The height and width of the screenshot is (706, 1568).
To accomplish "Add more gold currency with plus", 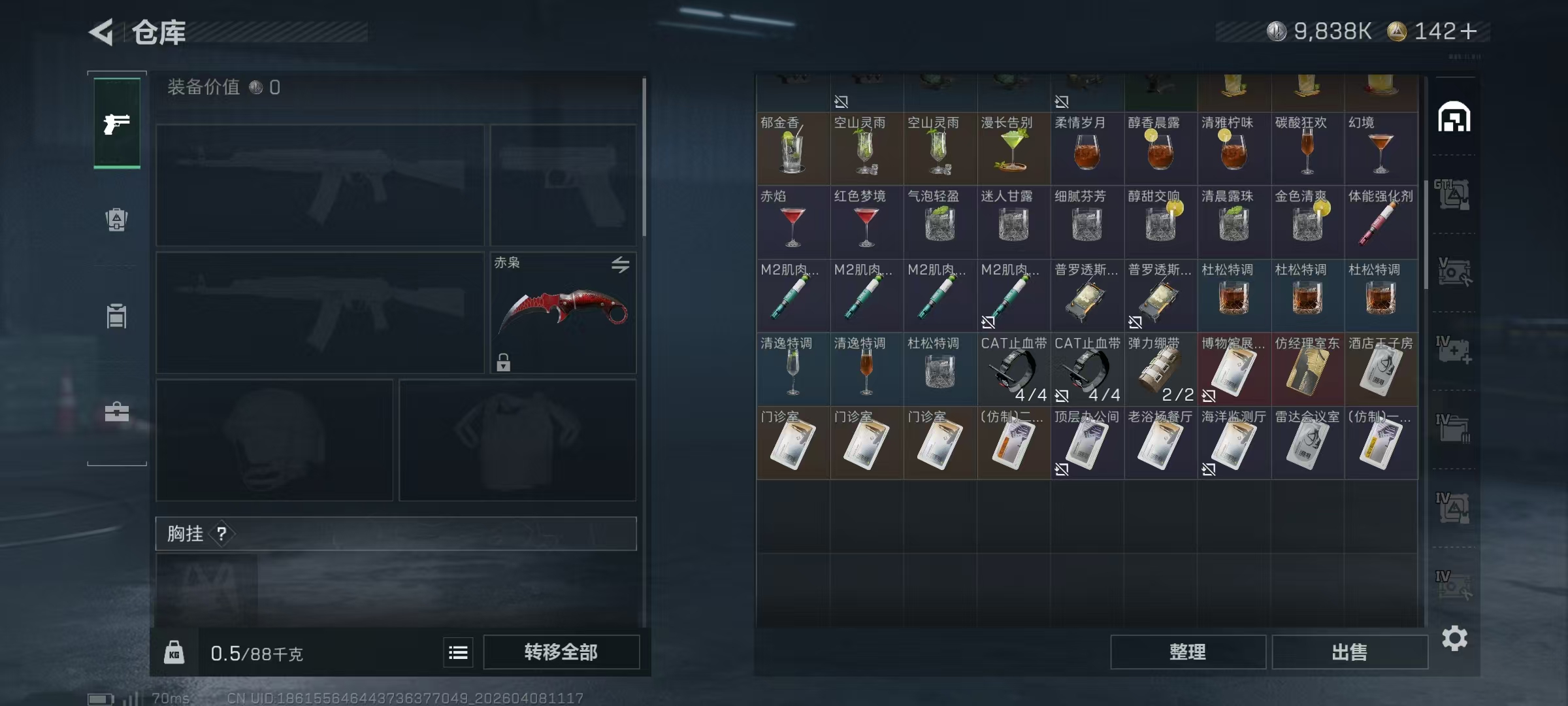I will click(1468, 31).
